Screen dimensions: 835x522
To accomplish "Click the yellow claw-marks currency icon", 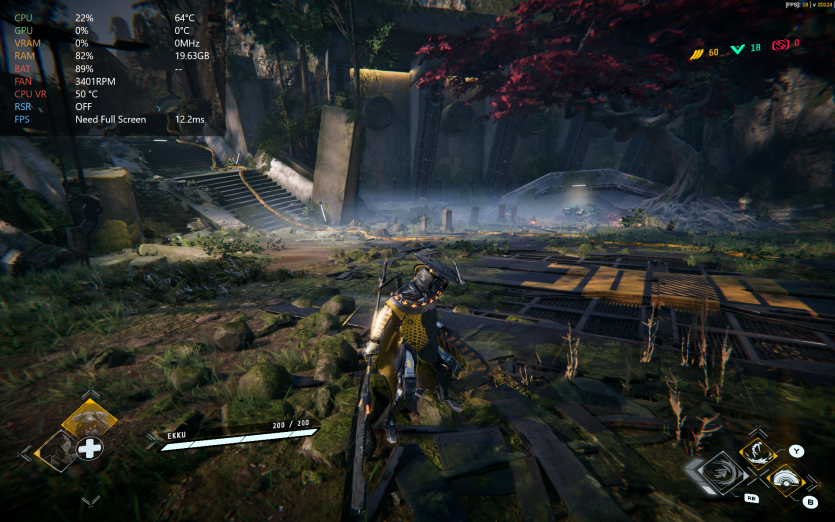I will coord(697,51).
